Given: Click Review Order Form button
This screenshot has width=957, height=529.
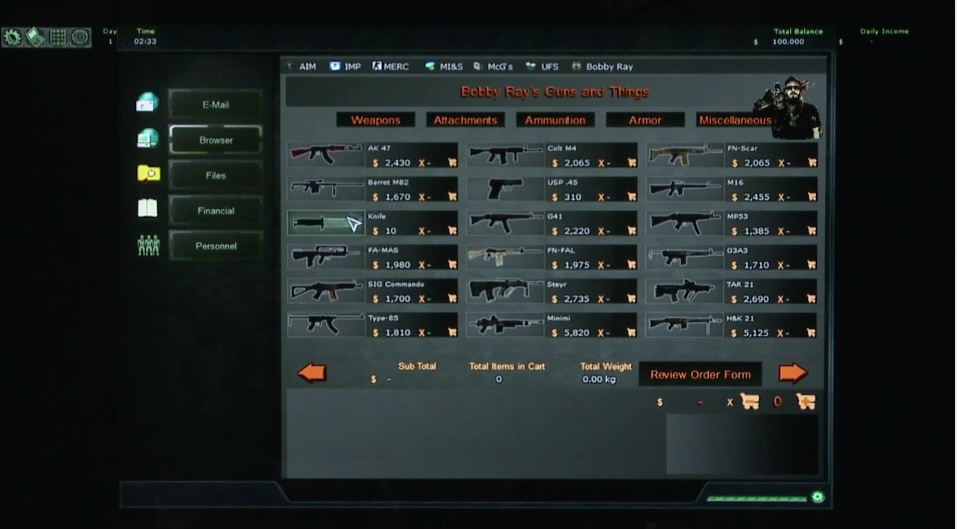Looking at the screenshot, I should 700,375.
